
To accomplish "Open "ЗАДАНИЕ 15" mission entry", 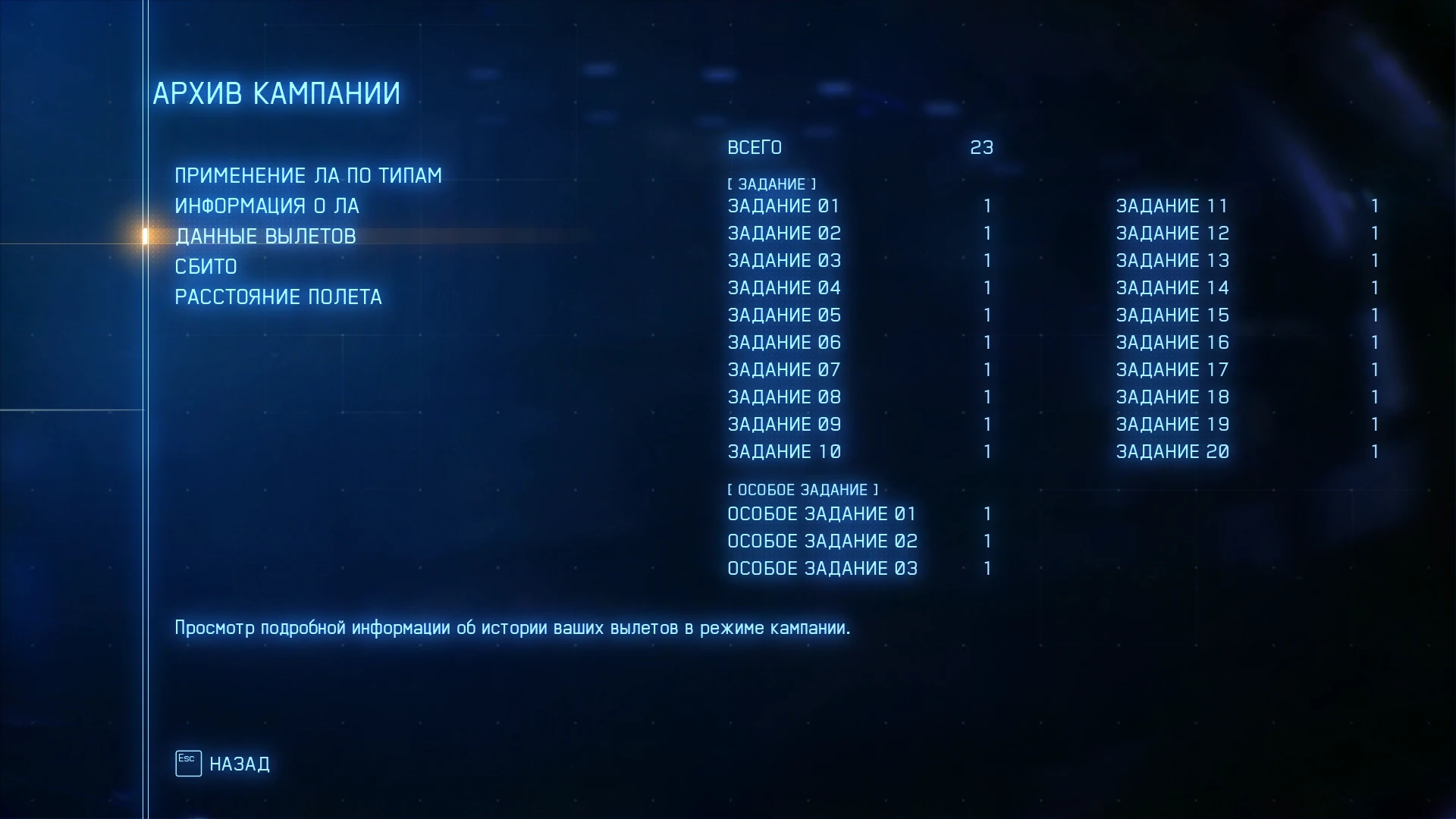I will pos(1172,315).
